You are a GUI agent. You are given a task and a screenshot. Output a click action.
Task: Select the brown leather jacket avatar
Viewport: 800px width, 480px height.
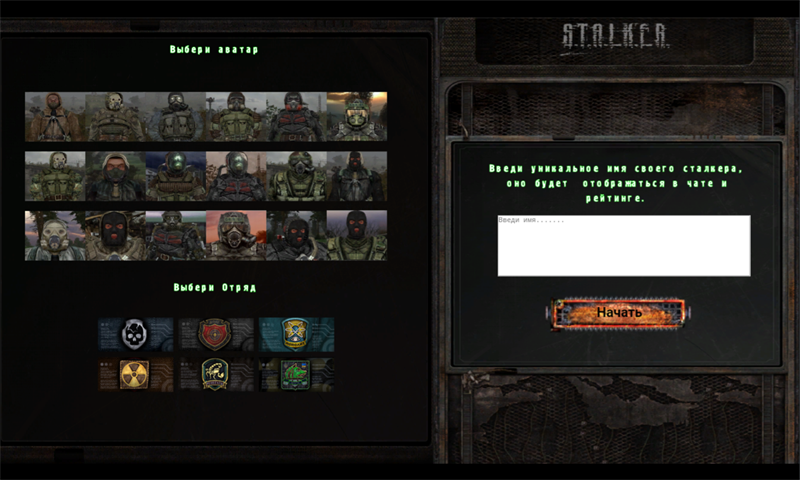point(55,116)
